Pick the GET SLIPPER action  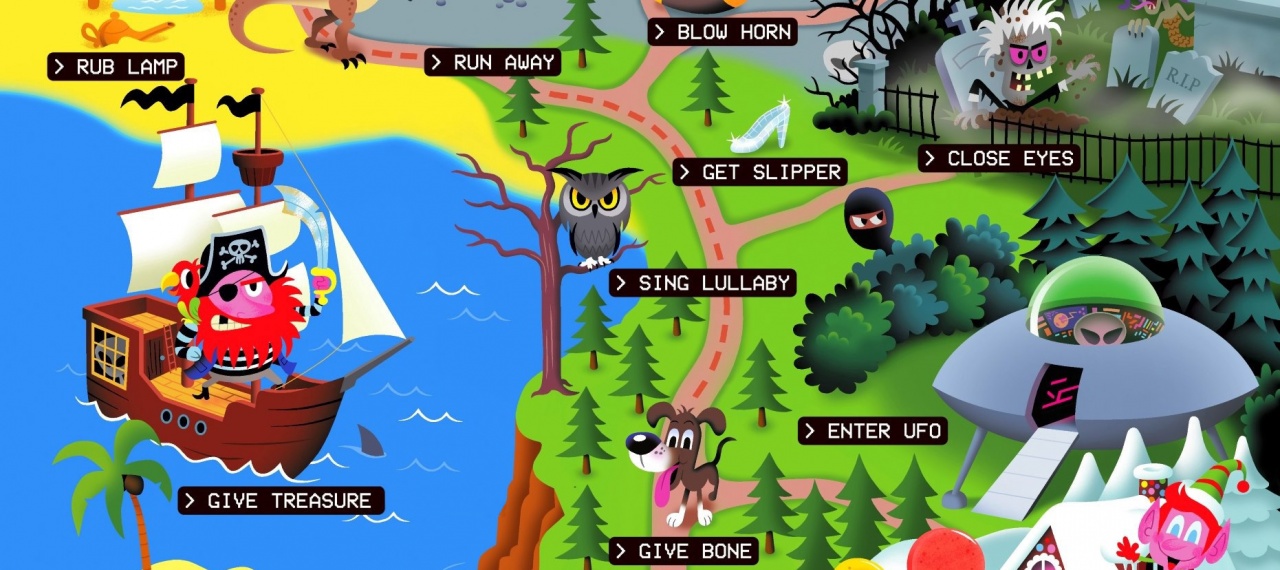click(x=759, y=172)
